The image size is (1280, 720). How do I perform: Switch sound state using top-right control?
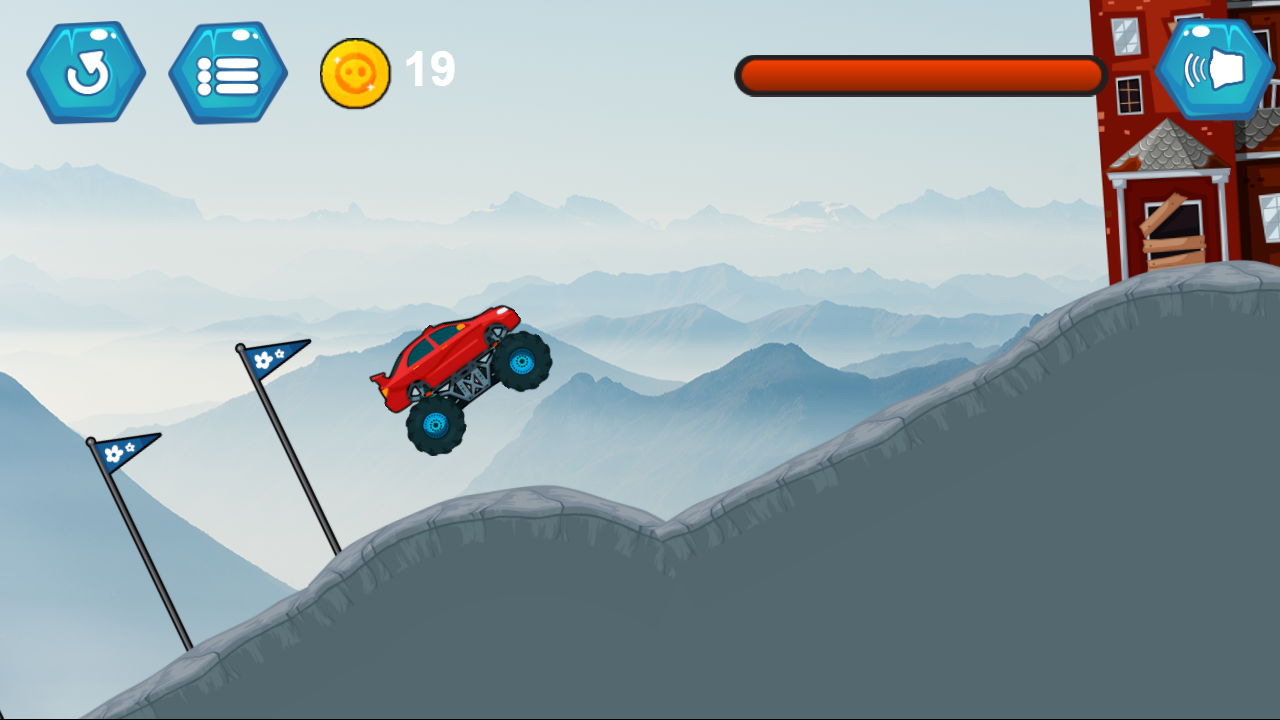click(x=1213, y=71)
